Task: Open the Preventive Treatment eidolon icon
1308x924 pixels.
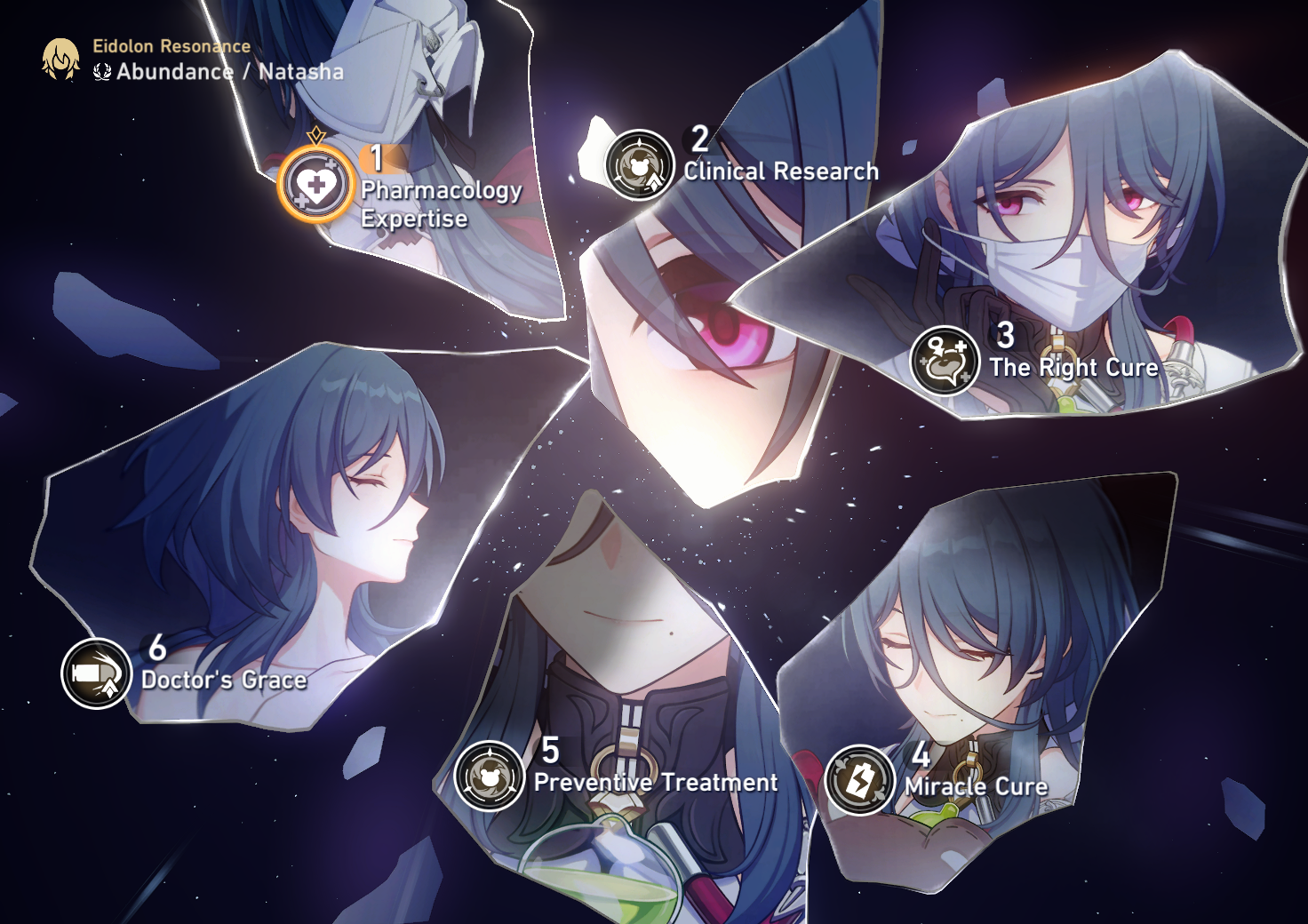Action: 490,777
